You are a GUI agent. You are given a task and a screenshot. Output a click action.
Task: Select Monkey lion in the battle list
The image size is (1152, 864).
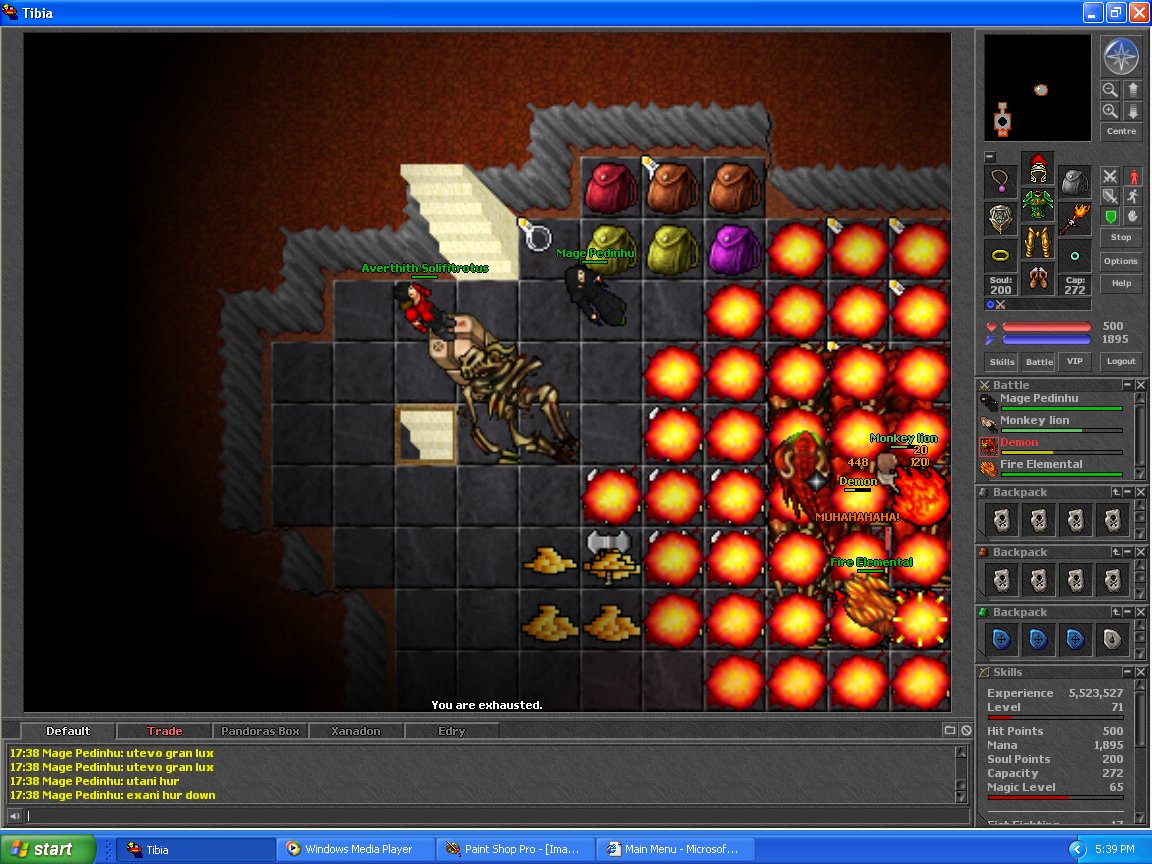click(1034, 420)
